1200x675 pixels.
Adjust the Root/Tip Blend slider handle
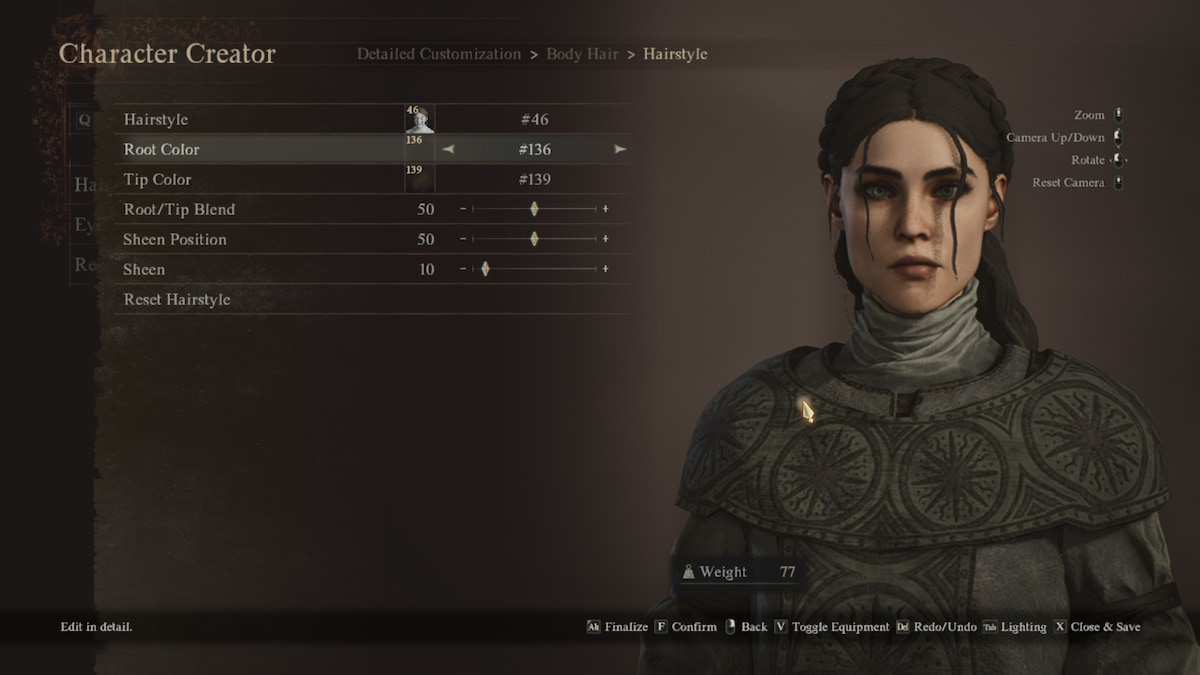534,210
